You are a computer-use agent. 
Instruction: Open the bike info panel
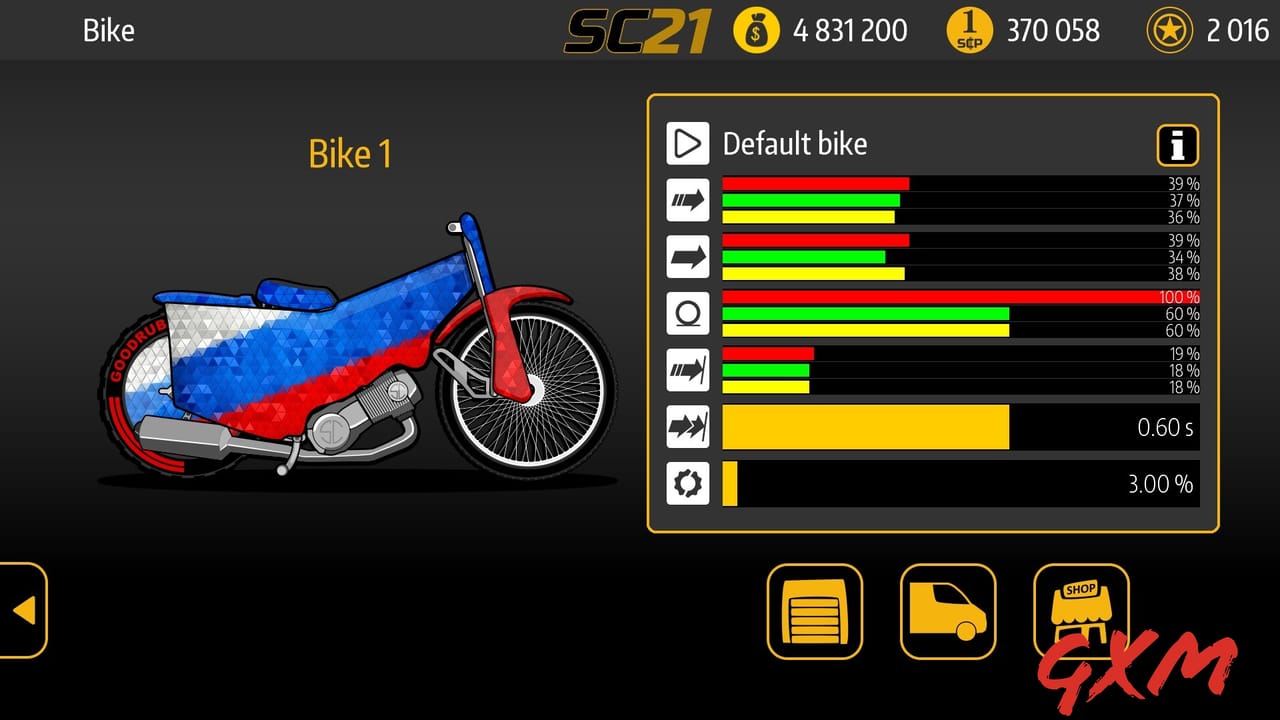(1177, 145)
